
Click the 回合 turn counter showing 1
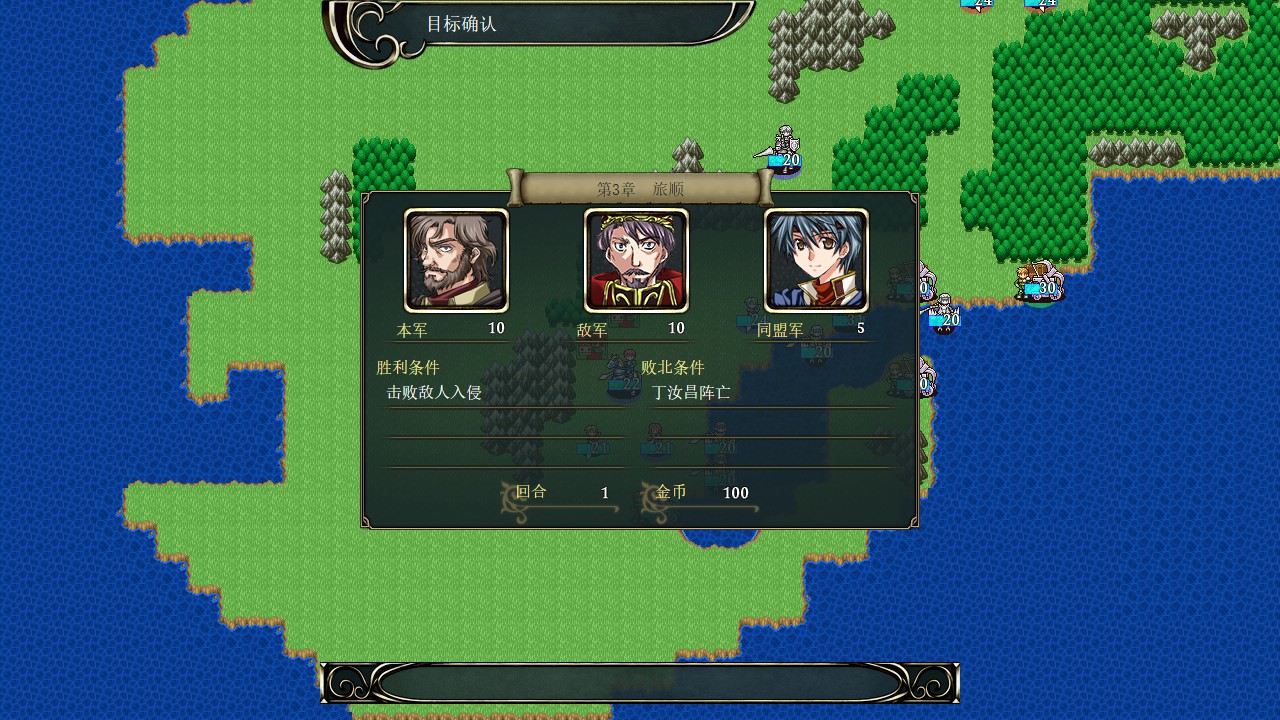click(x=604, y=492)
